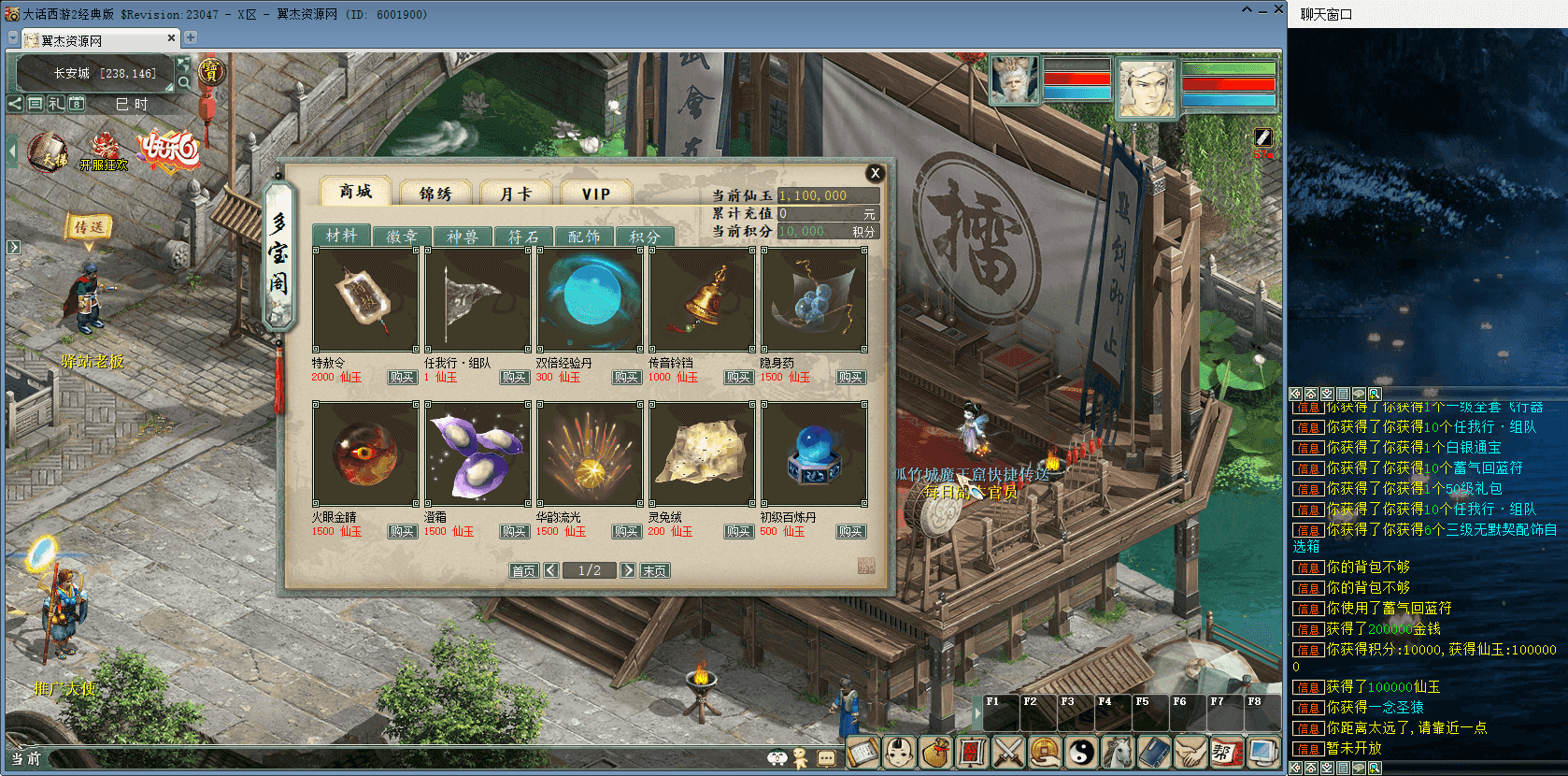This screenshot has width=1568, height=776.
Task: Purchase 双倍经验丹 with the 购买 button
Action: [x=626, y=378]
